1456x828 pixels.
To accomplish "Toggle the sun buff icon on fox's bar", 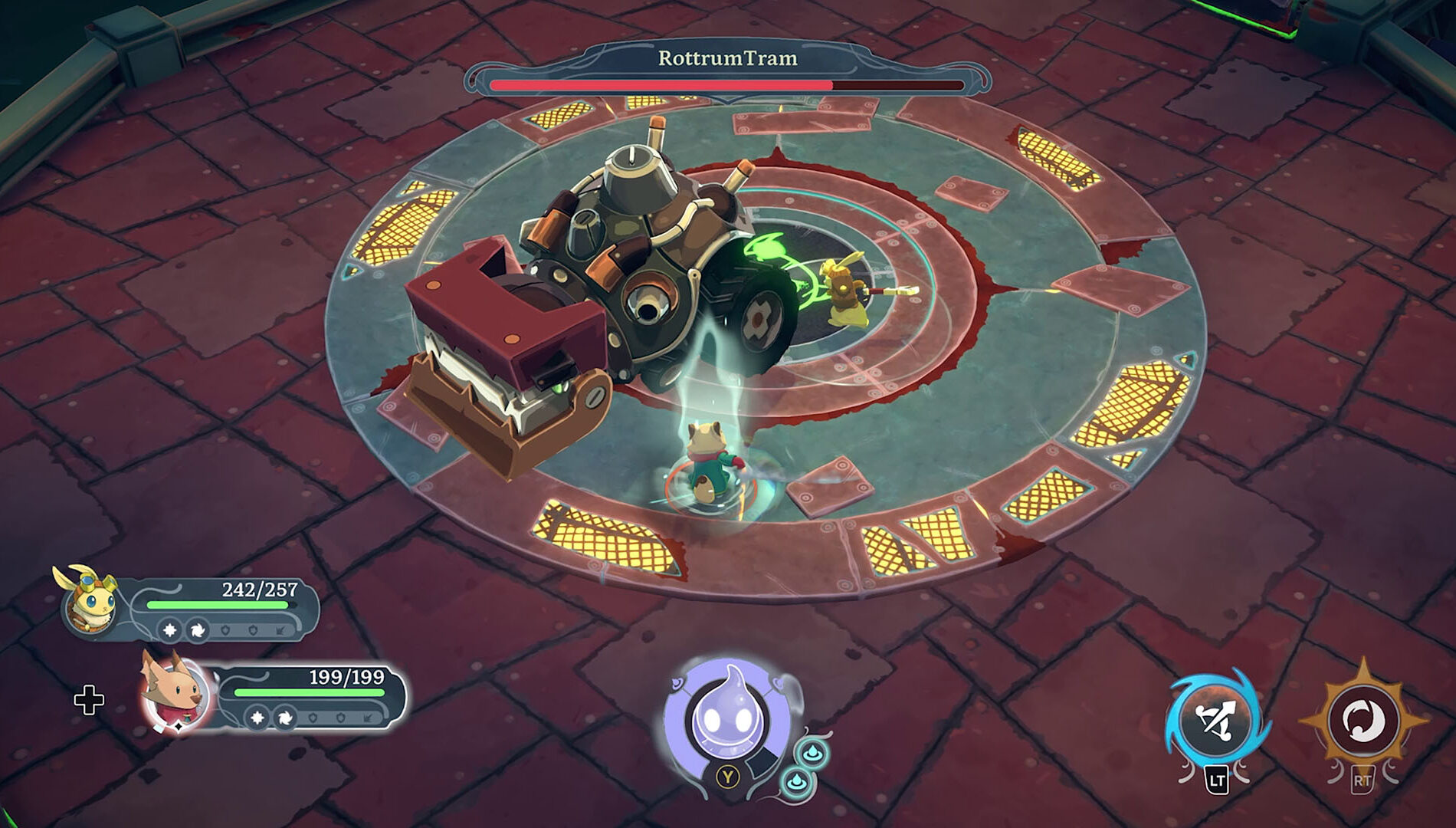I will (x=257, y=718).
